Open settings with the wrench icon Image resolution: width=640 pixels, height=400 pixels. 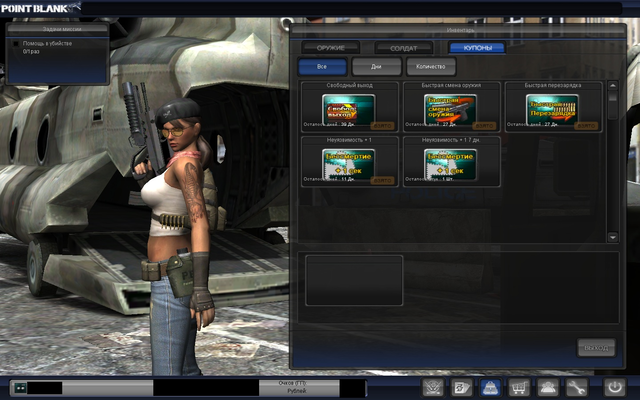[577, 387]
